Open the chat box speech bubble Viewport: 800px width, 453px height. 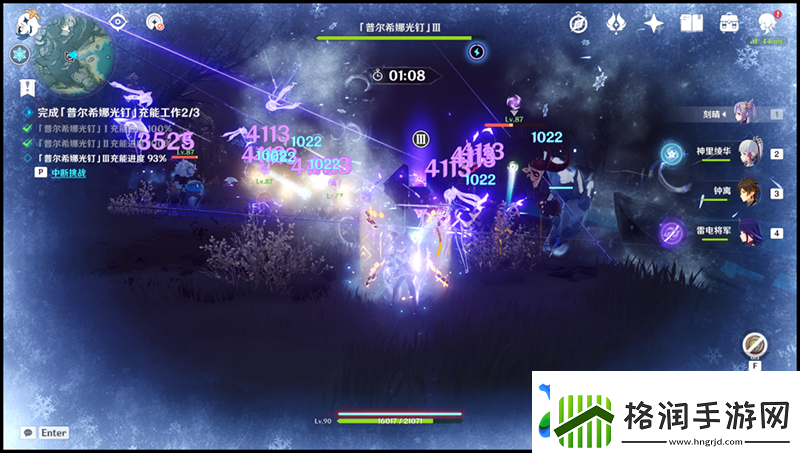(x=27, y=433)
